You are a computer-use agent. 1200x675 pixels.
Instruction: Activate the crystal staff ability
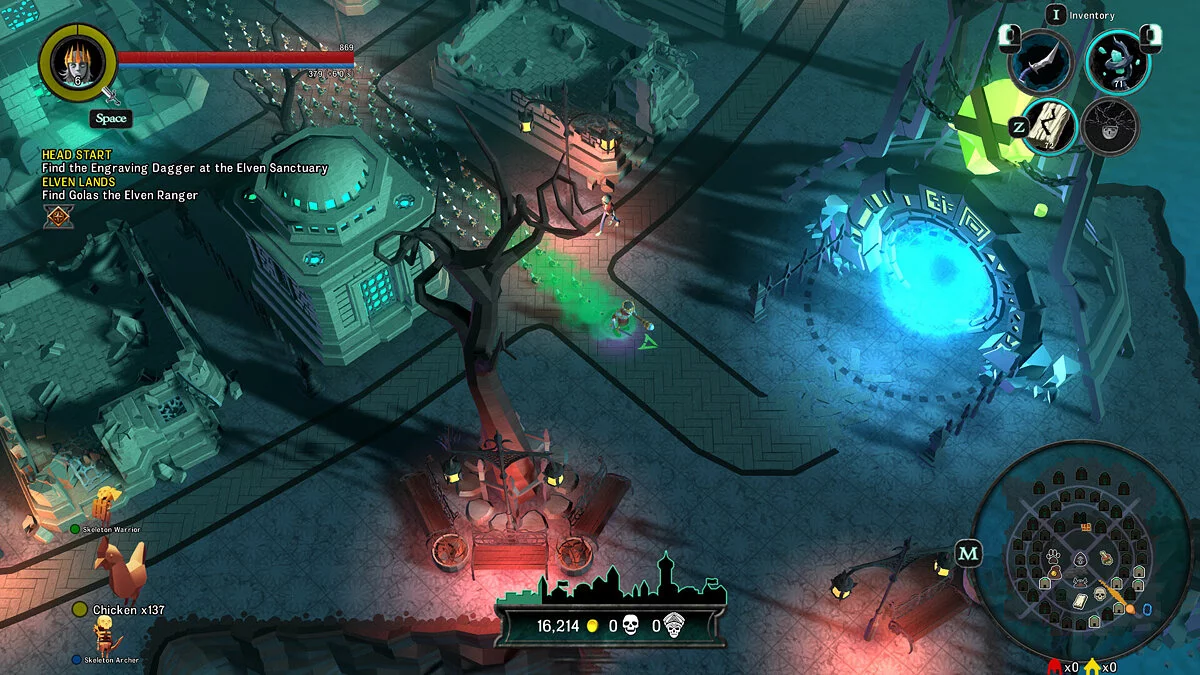coord(1117,62)
